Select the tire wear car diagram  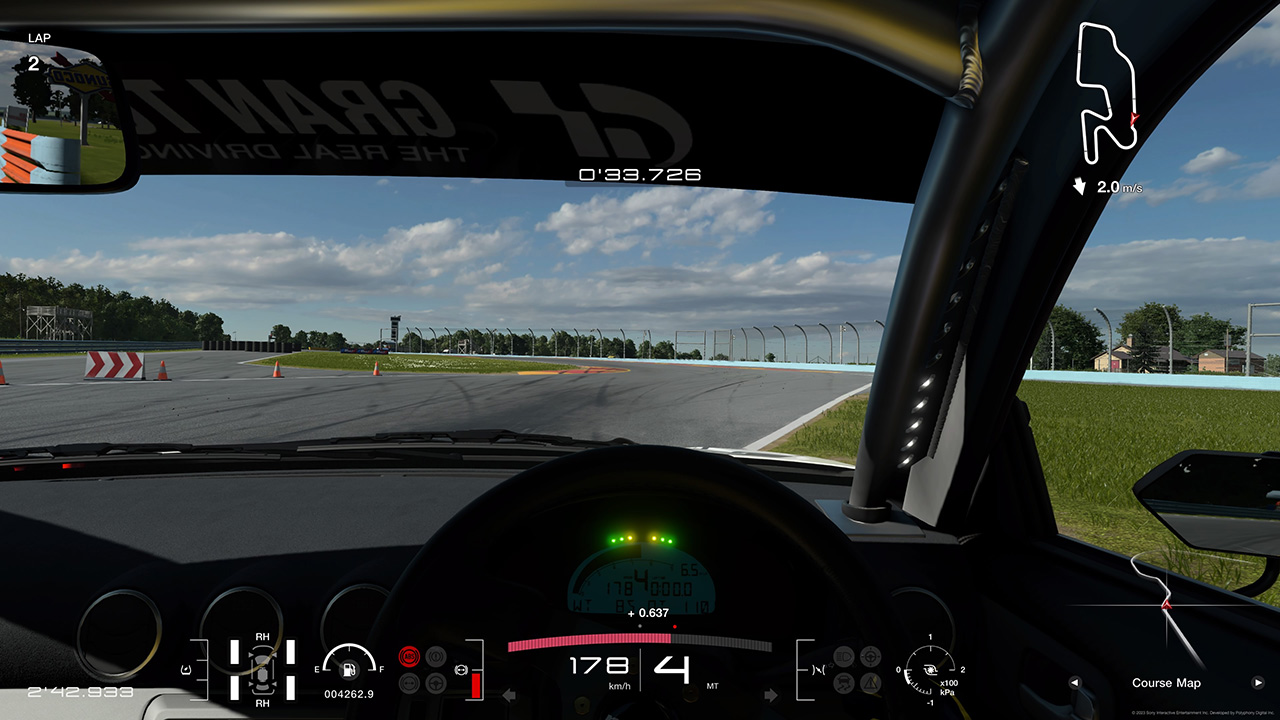click(262, 670)
